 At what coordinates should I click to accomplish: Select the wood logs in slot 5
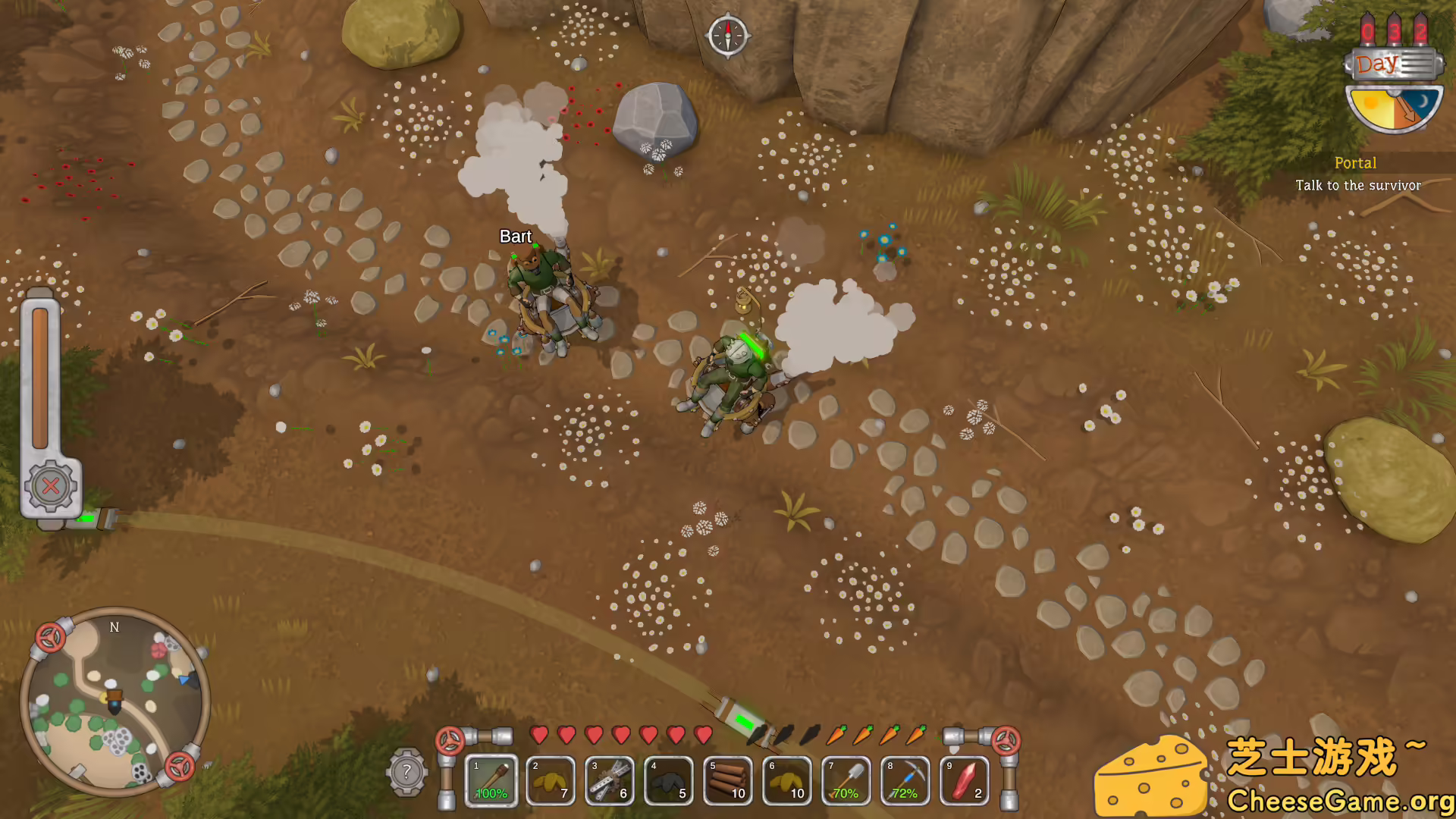(728, 781)
